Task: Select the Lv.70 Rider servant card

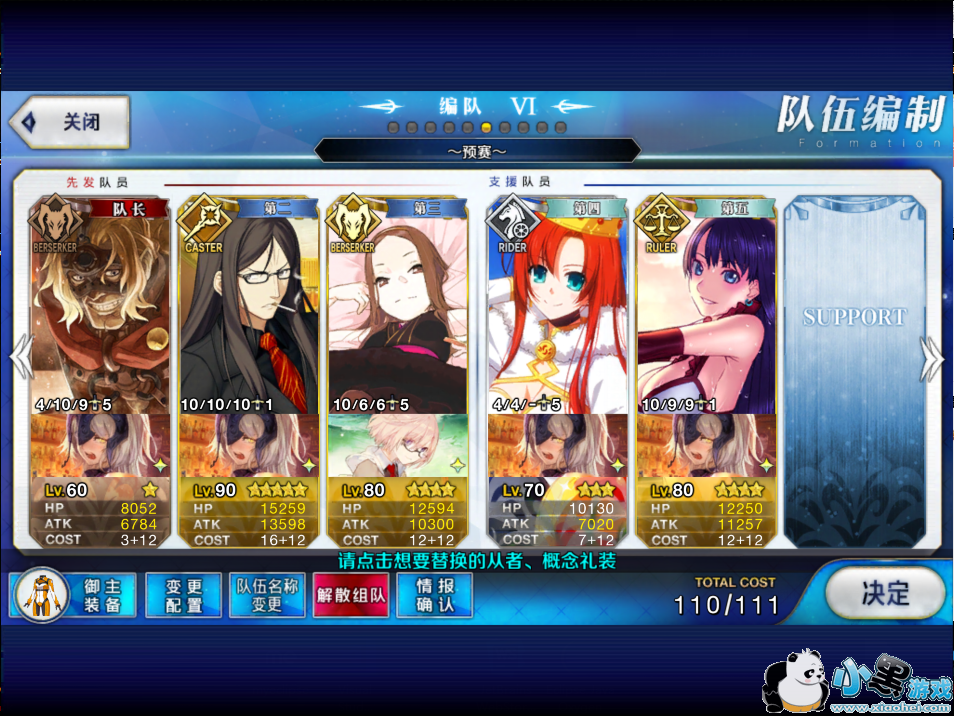Action: 558,310
